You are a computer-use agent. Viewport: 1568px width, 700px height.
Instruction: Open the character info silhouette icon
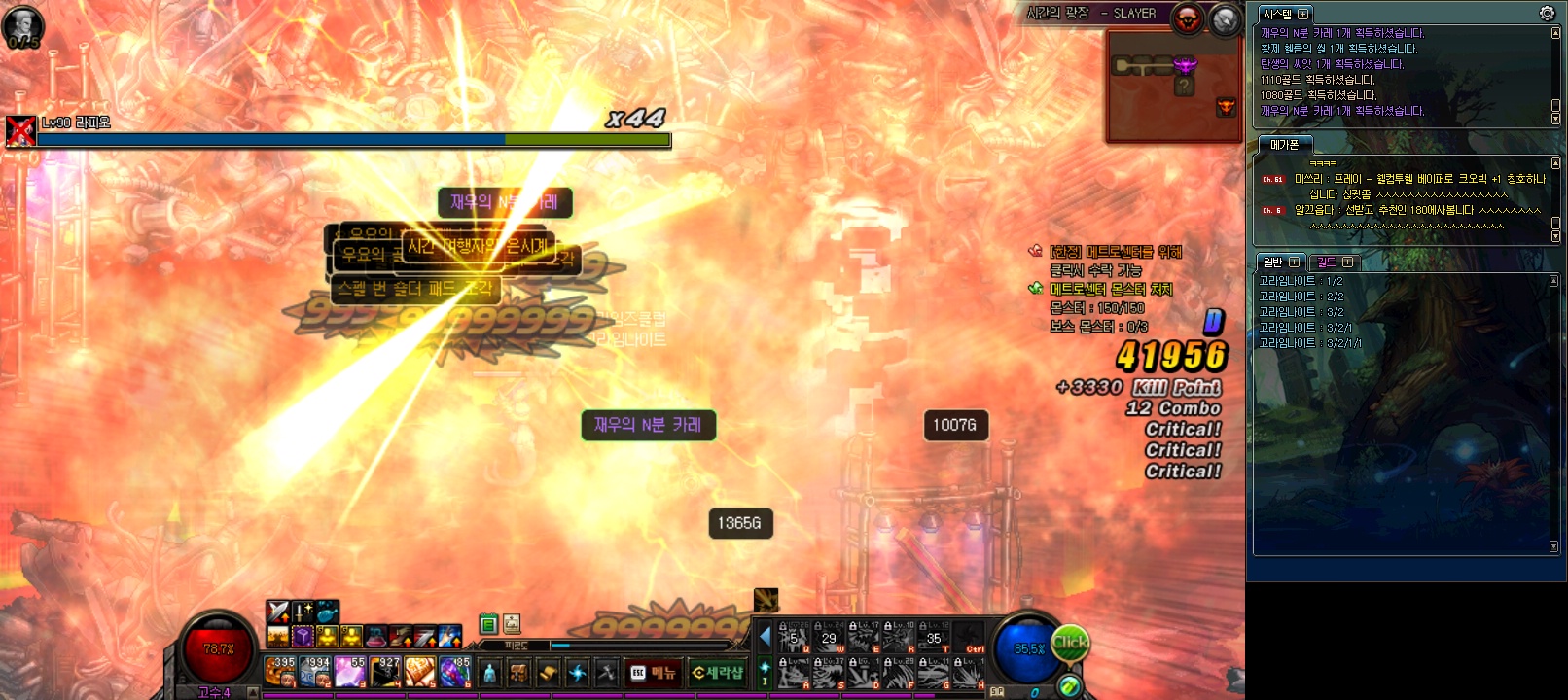point(489,672)
